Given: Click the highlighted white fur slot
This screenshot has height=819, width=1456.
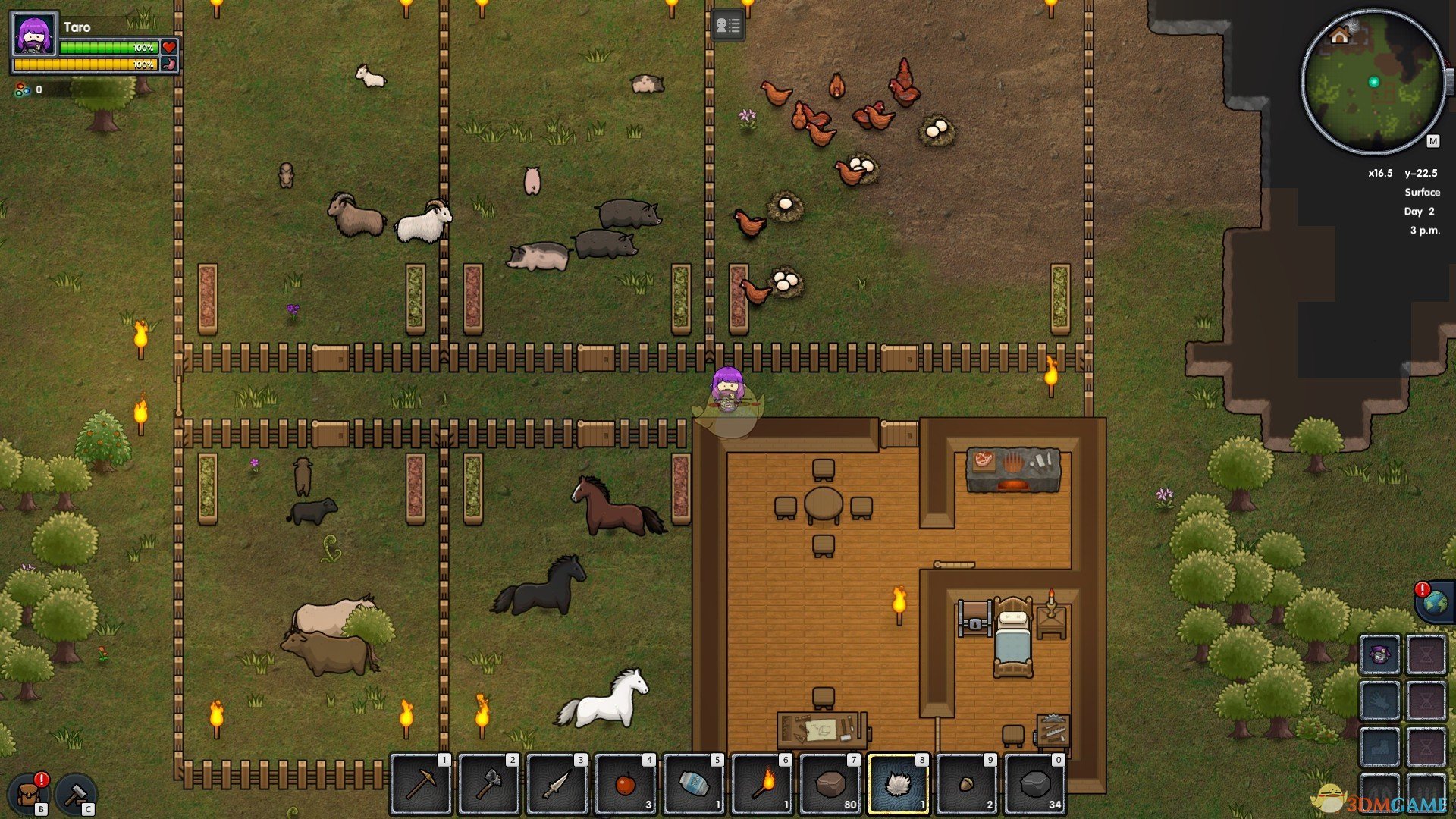Looking at the screenshot, I should click(899, 784).
